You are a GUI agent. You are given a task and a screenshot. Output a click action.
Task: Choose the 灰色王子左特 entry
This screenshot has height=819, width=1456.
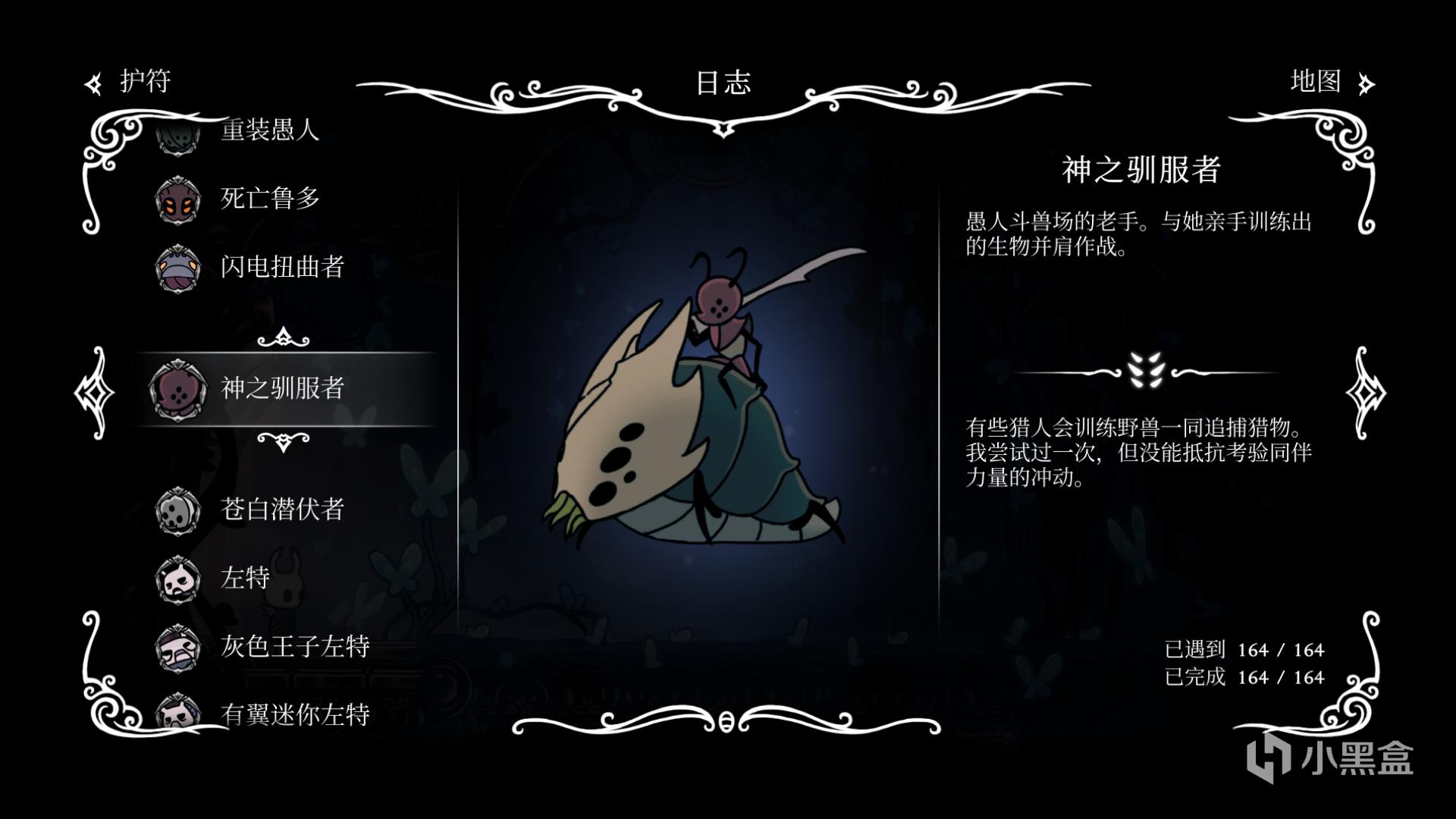coord(294,646)
